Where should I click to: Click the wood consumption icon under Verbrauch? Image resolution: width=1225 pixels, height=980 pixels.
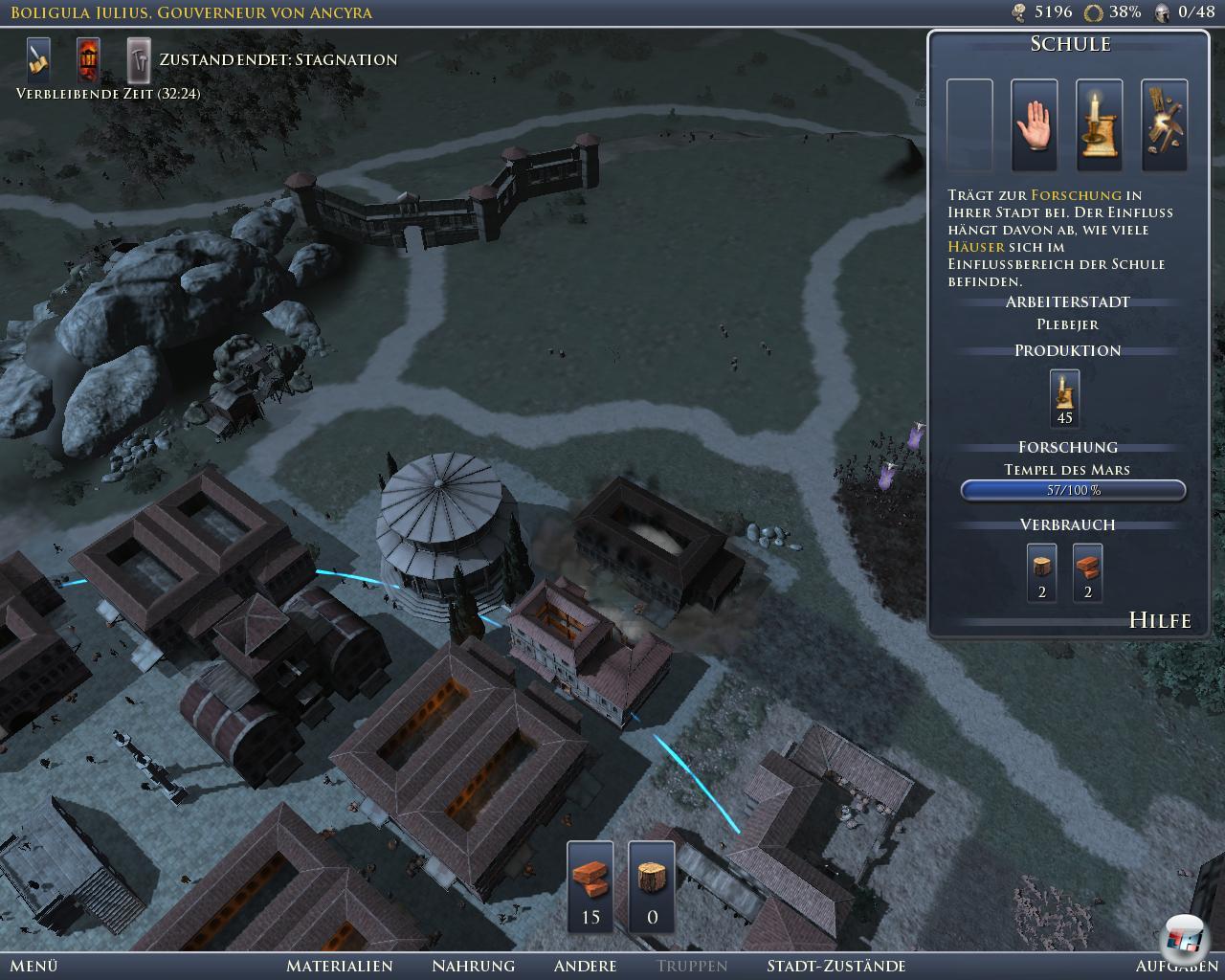[x=1042, y=572]
